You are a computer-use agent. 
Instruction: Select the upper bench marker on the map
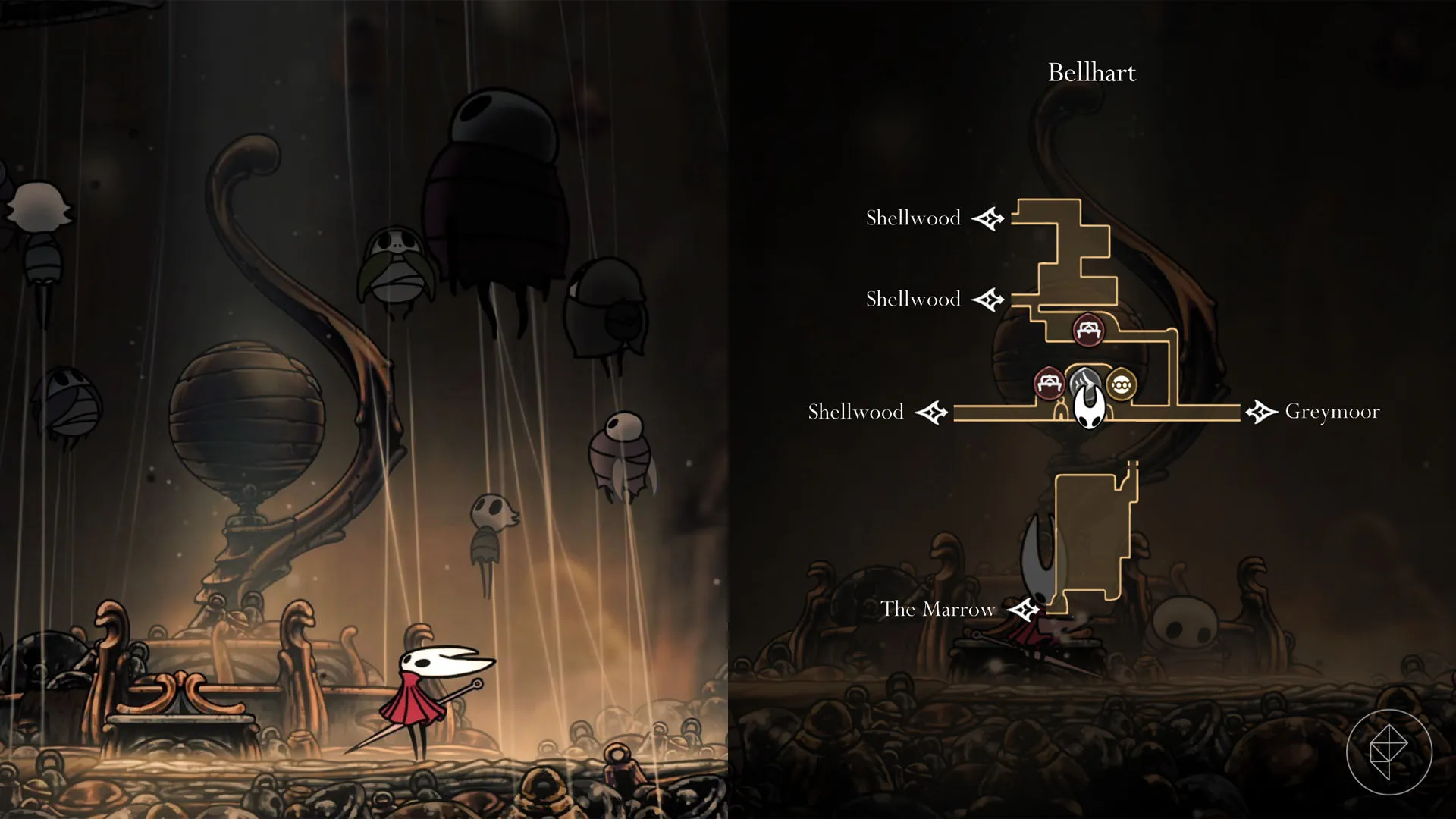point(1089,331)
